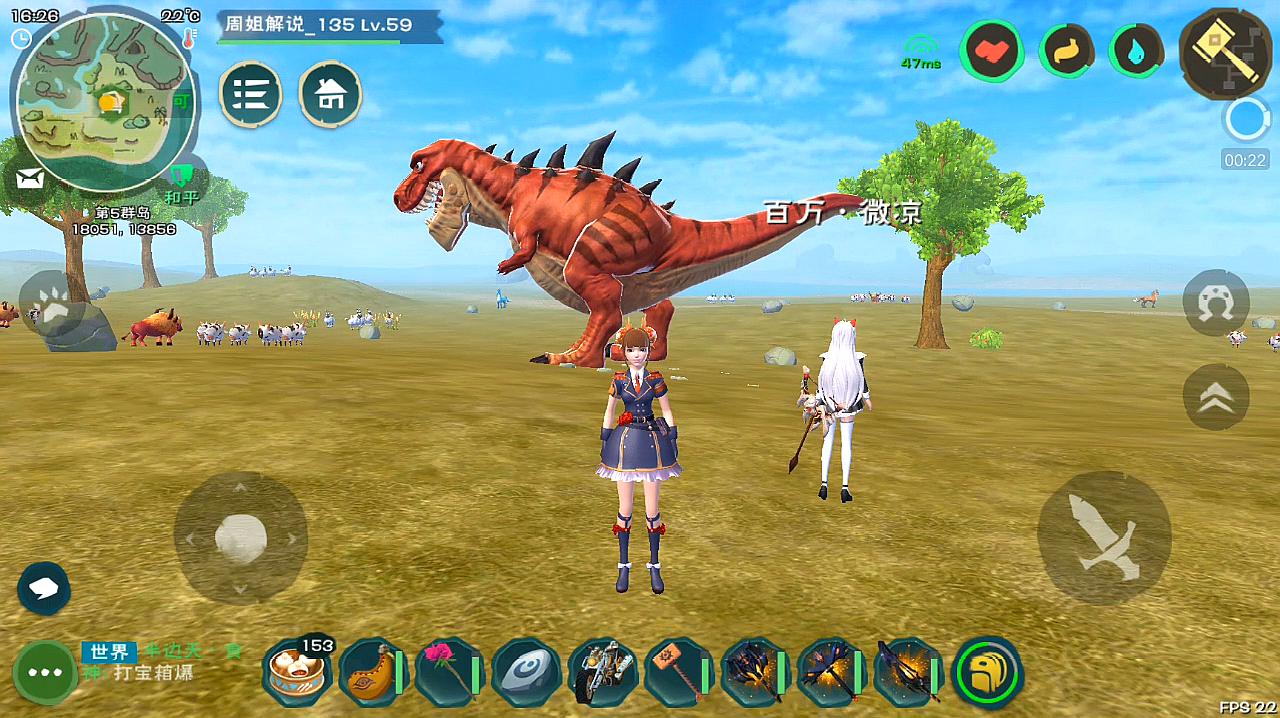Select the steamed buns food slot

[297, 671]
